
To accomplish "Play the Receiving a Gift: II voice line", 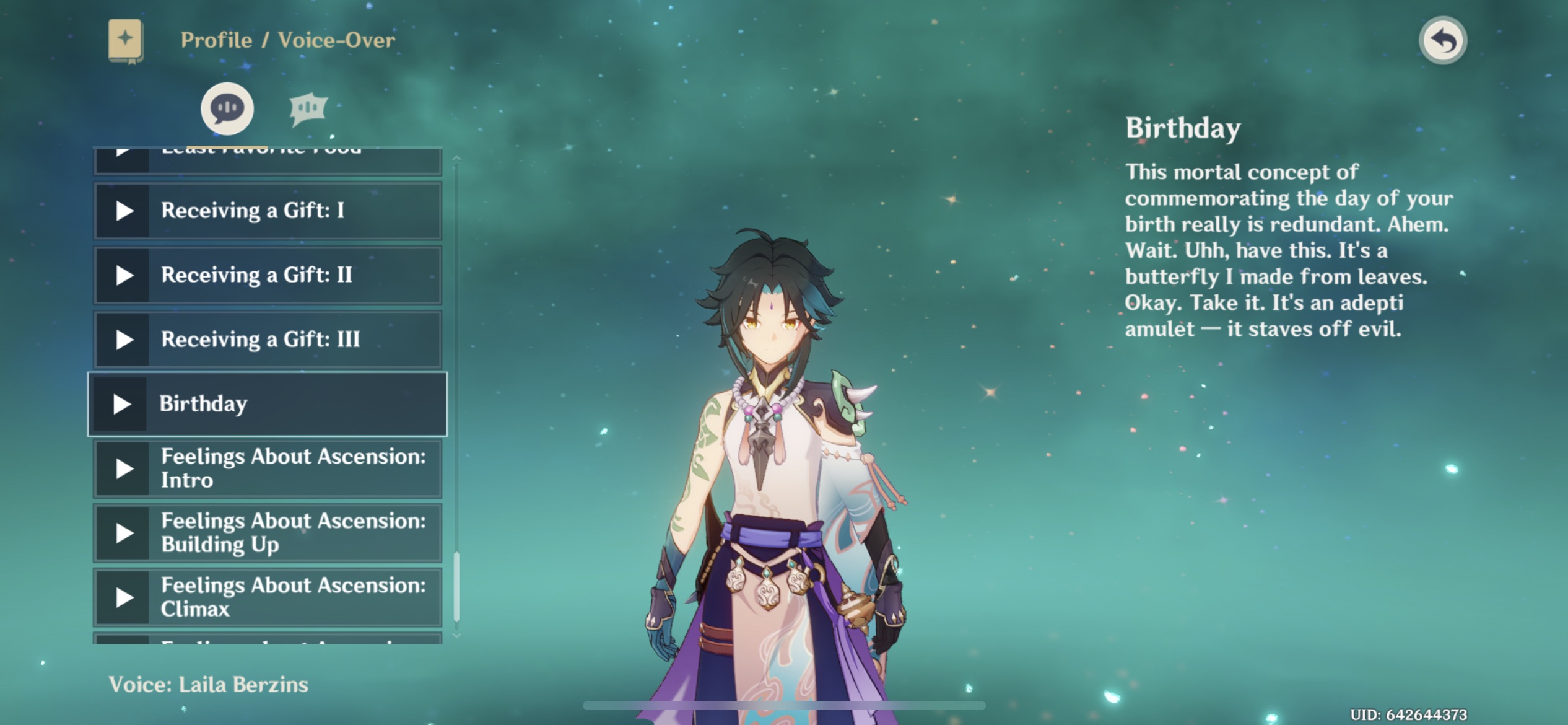I will click(124, 275).
